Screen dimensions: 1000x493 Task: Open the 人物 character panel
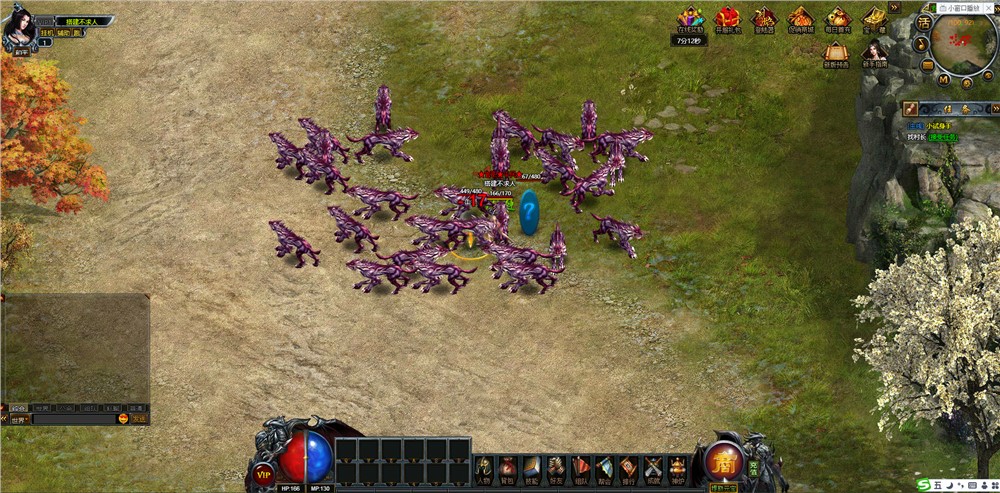484,468
